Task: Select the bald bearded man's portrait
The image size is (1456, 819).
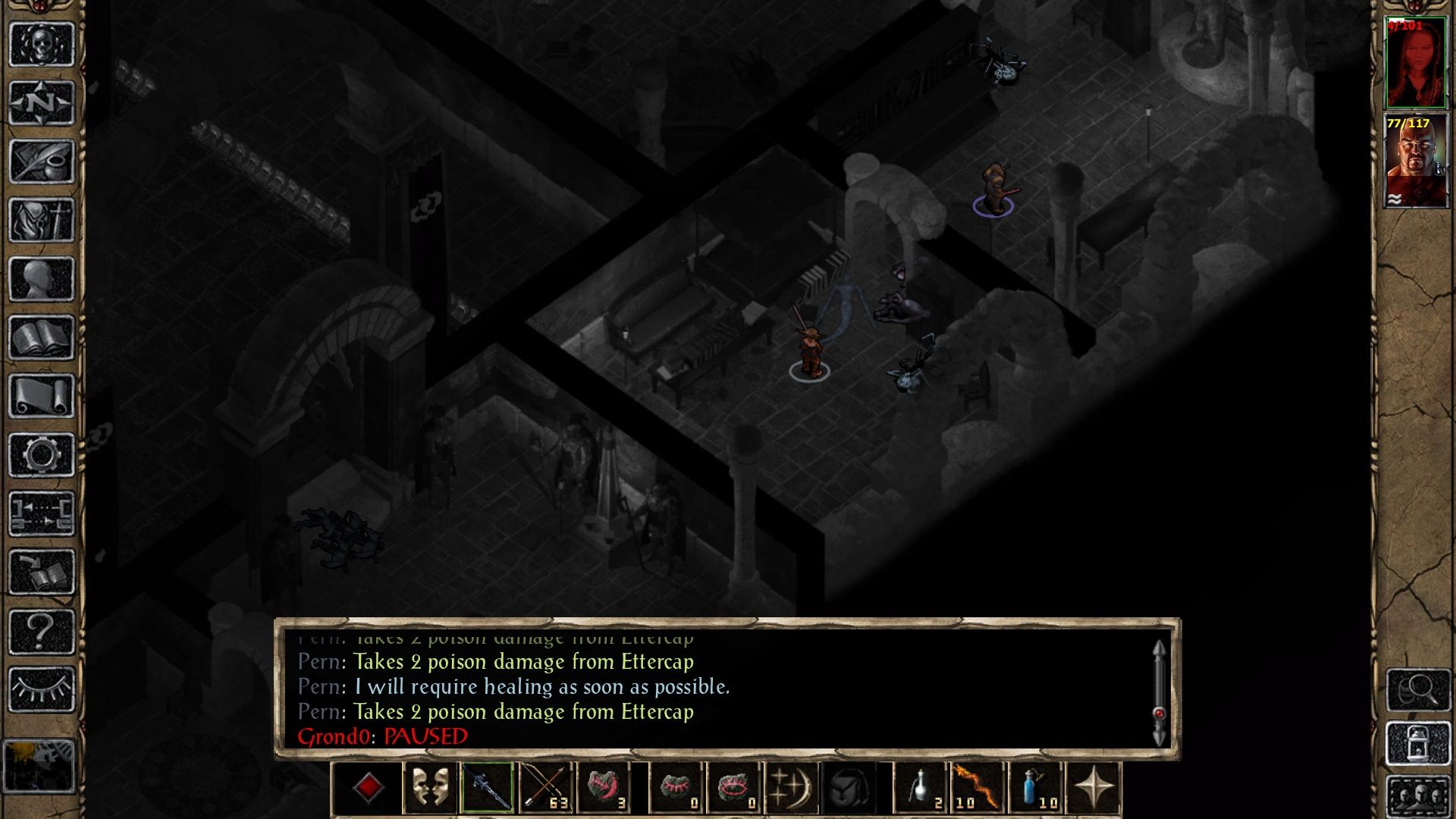Action: tap(1415, 161)
